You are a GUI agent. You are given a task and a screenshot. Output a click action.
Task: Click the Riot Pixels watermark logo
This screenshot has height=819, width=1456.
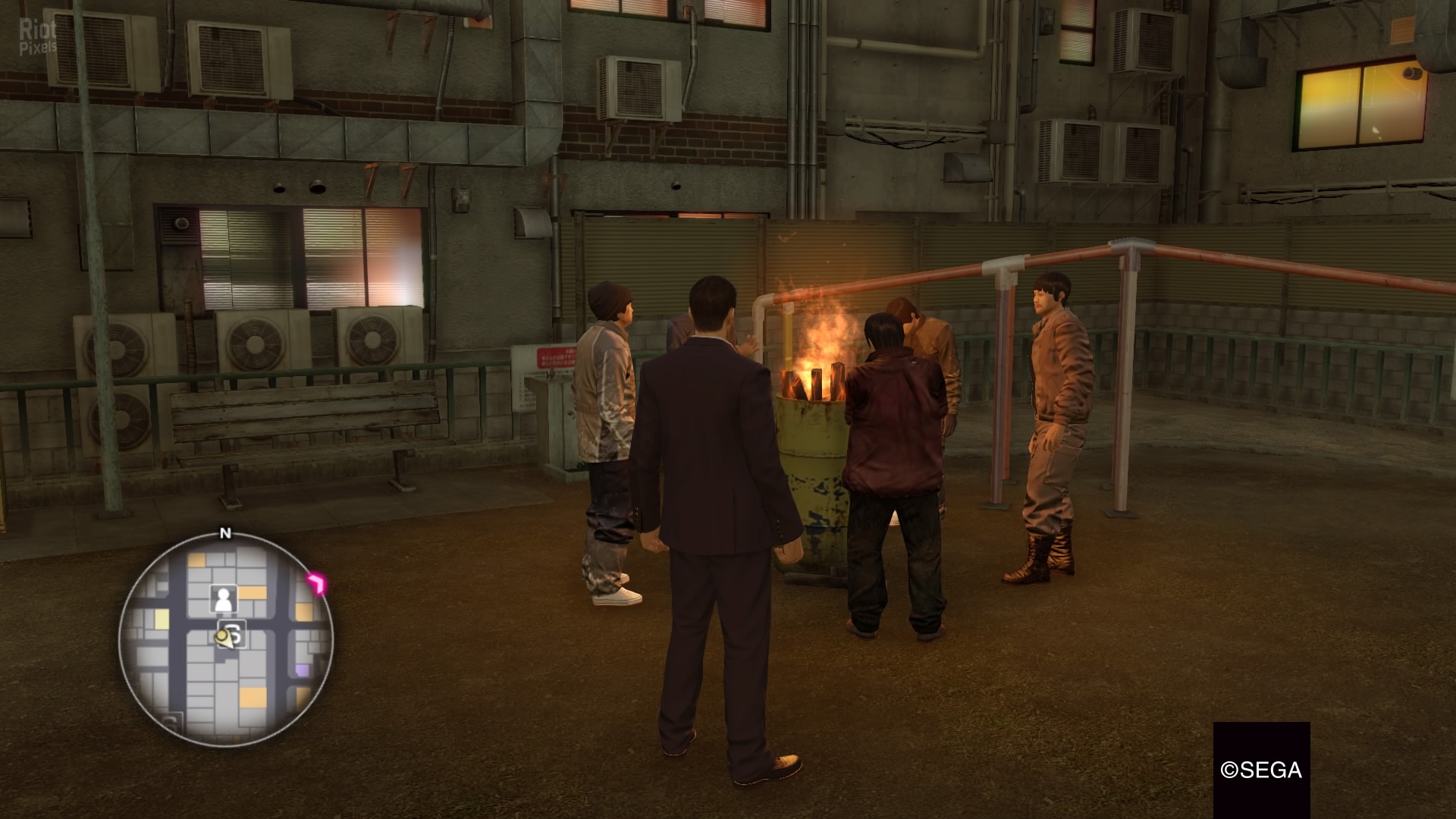[x=38, y=36]
